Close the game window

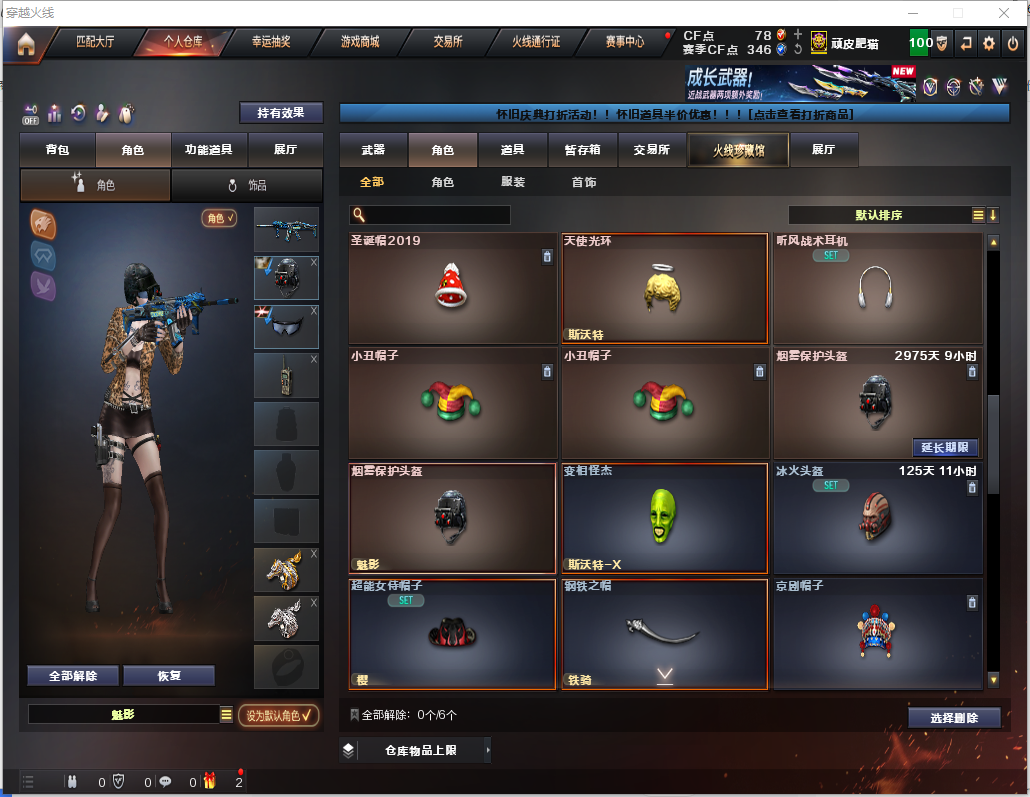point(1004,13)
